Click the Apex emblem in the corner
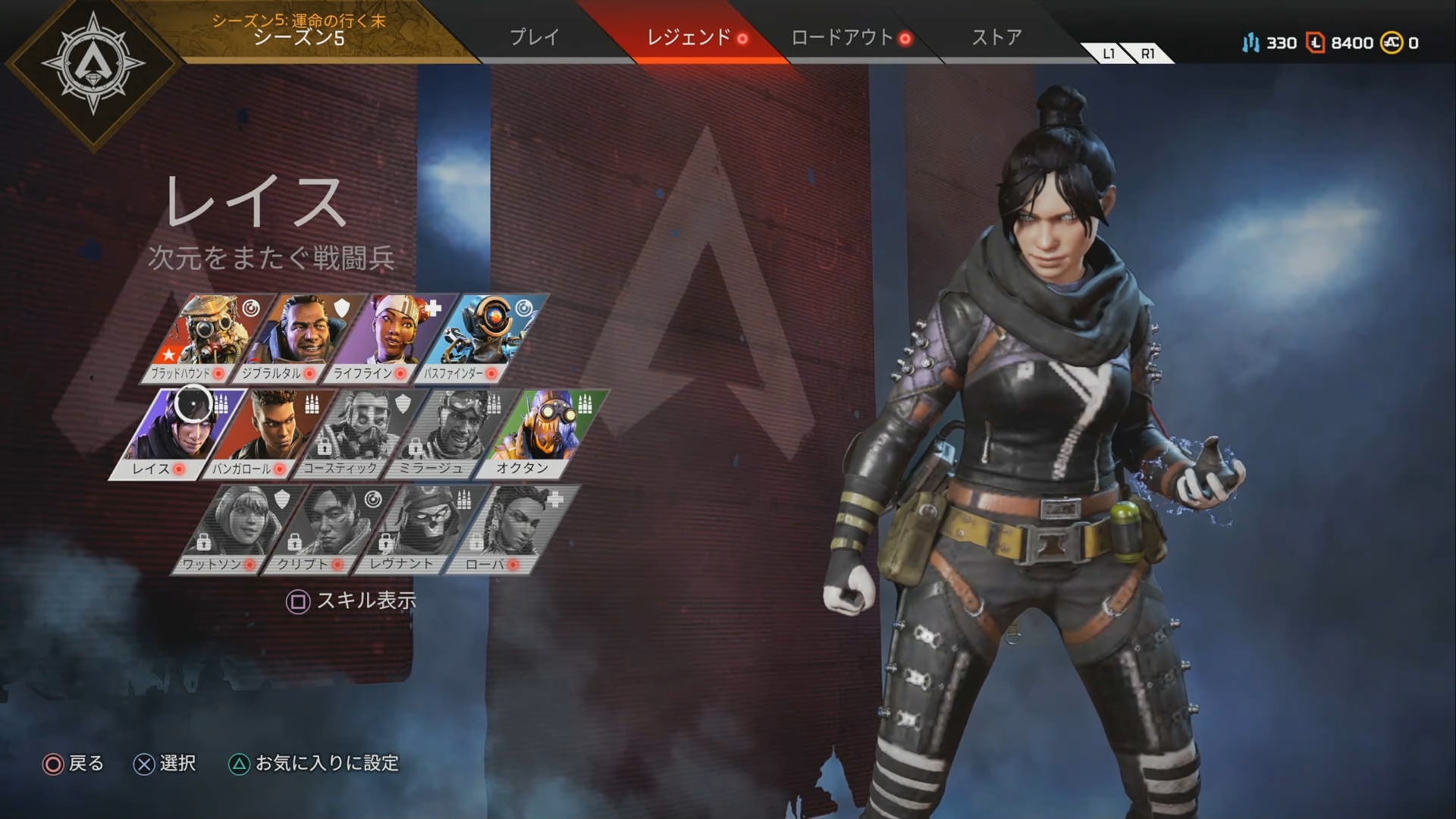Viewport: 1456px width, 819px height. point(93,64)
